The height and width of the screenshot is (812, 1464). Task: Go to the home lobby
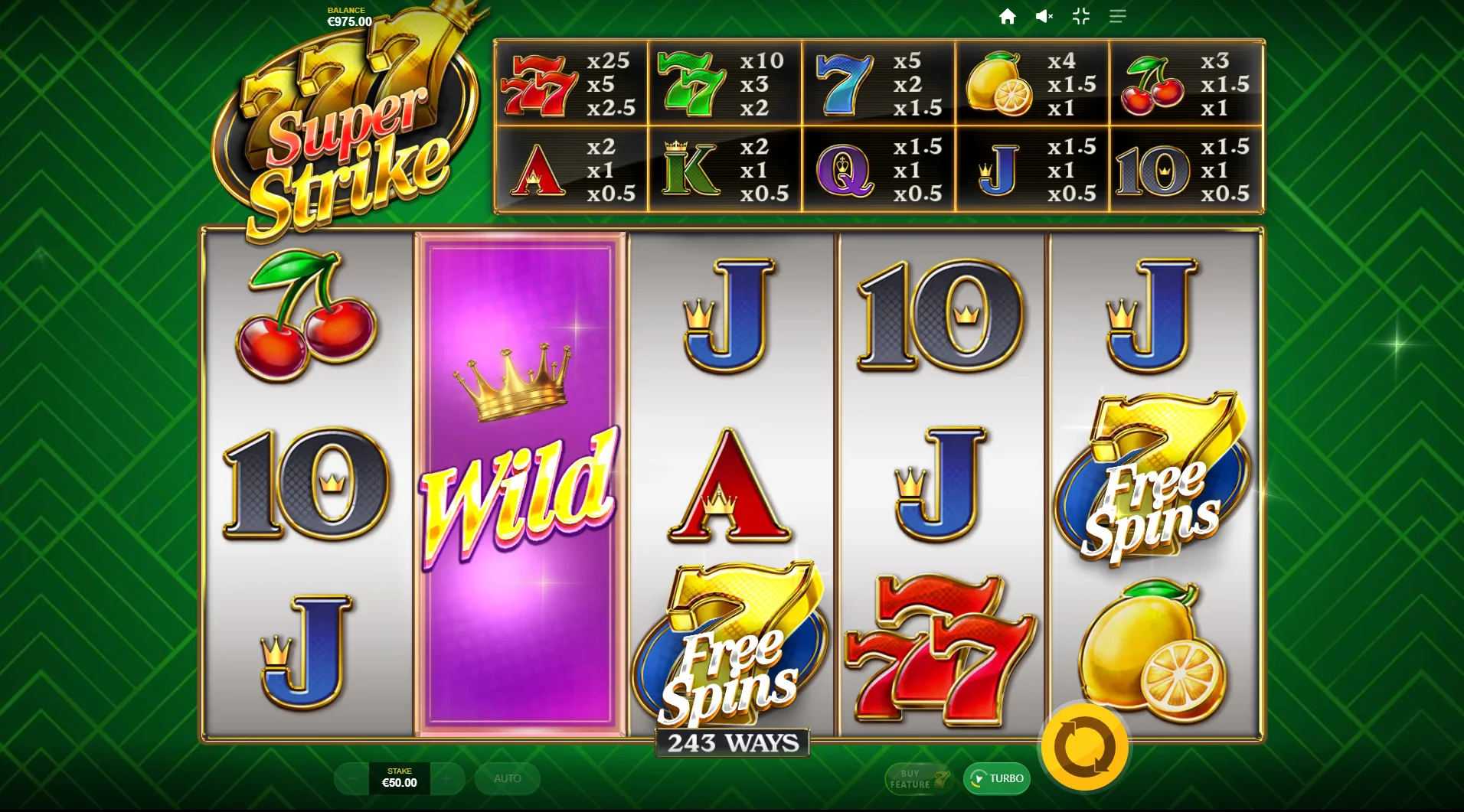1008,16
